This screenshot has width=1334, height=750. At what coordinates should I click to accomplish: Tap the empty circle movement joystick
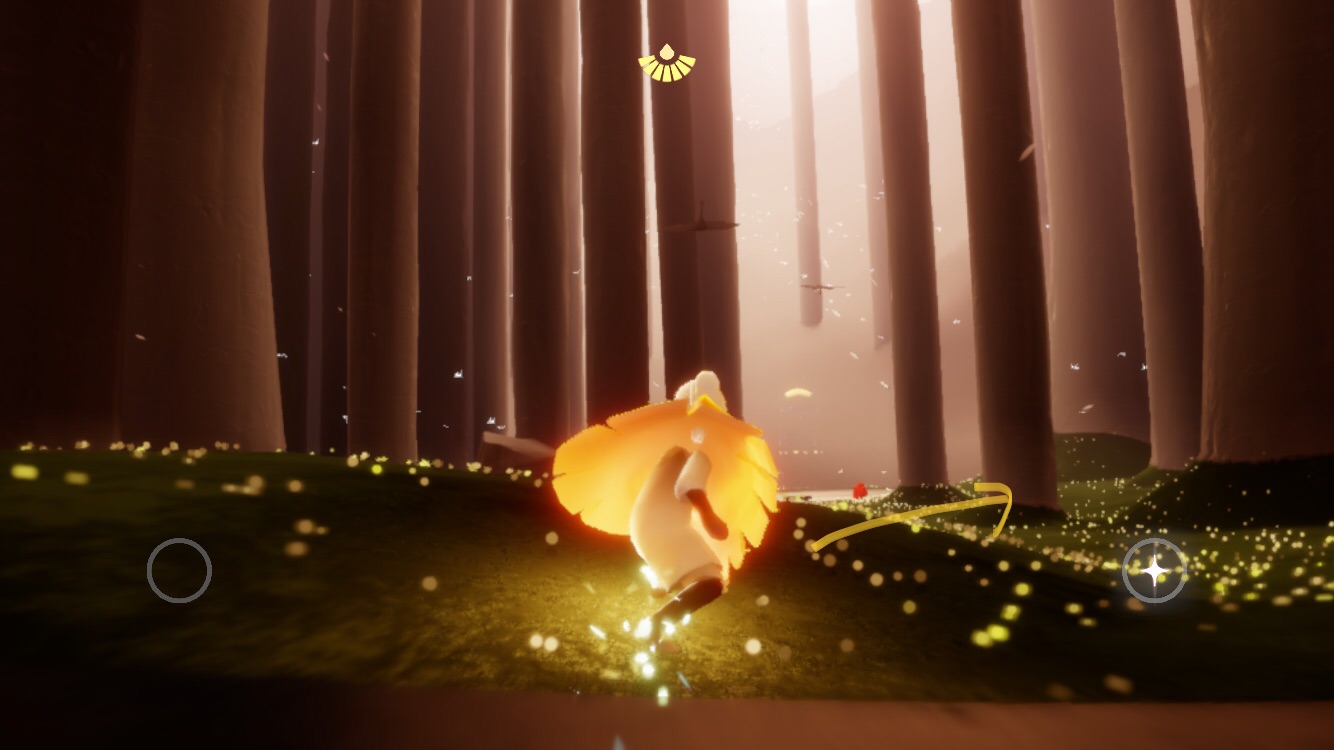[x=179, y=570]
